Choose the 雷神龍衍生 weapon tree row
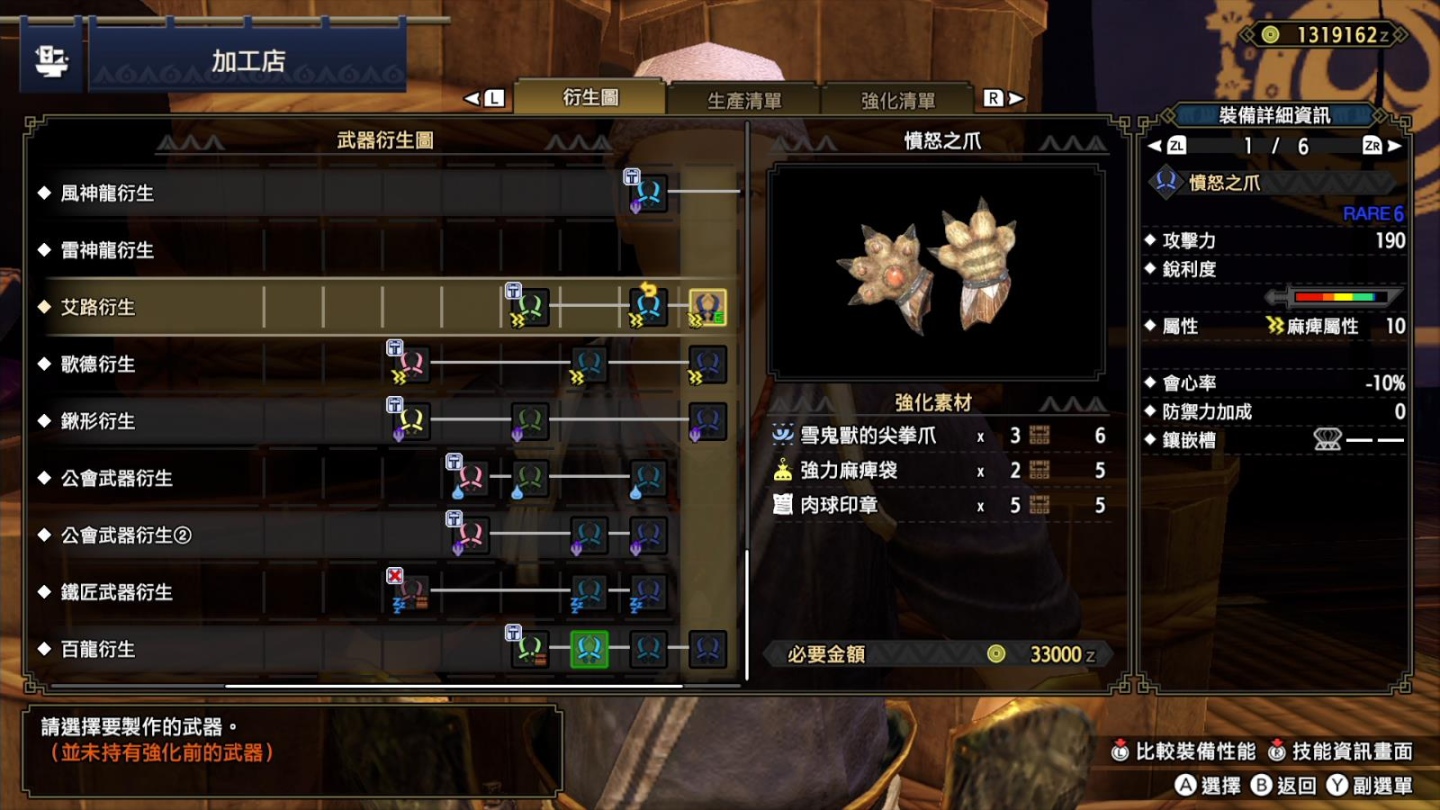This screenshot has width=1440, height=810. tap(108, 250)
